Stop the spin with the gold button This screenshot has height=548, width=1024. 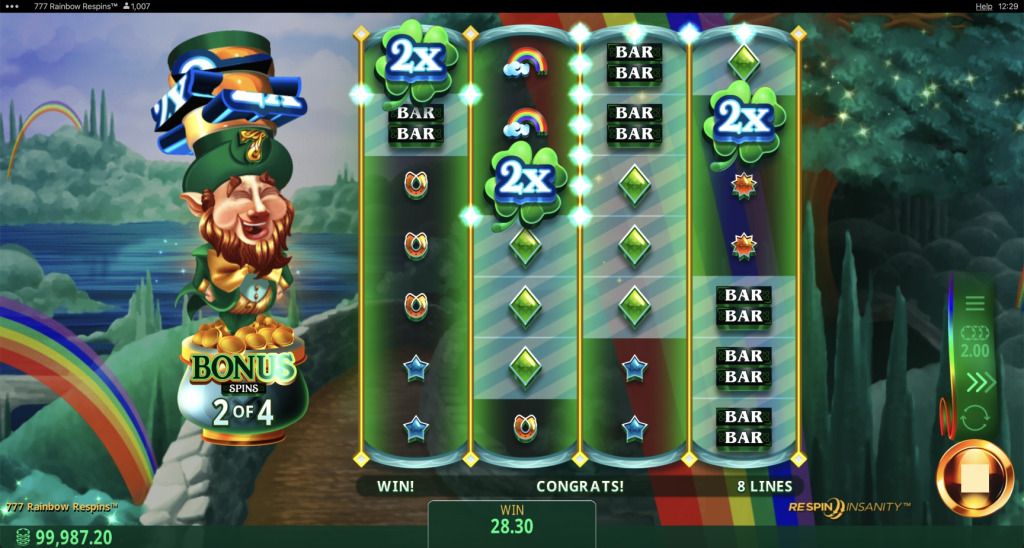pyautogui.click(x=974, y=478)
